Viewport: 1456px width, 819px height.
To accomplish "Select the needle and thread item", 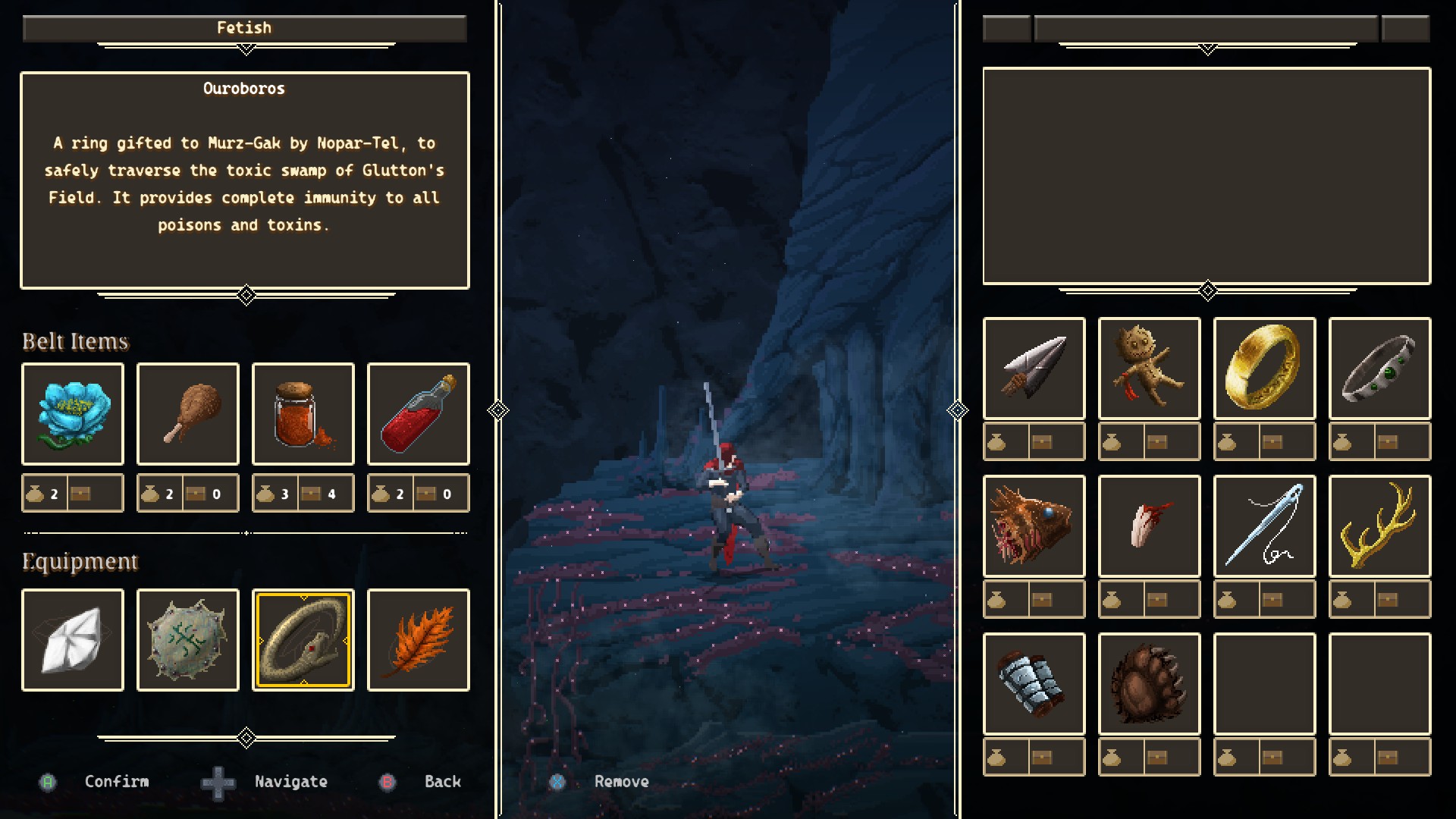I will click(x=1265, y=526).
